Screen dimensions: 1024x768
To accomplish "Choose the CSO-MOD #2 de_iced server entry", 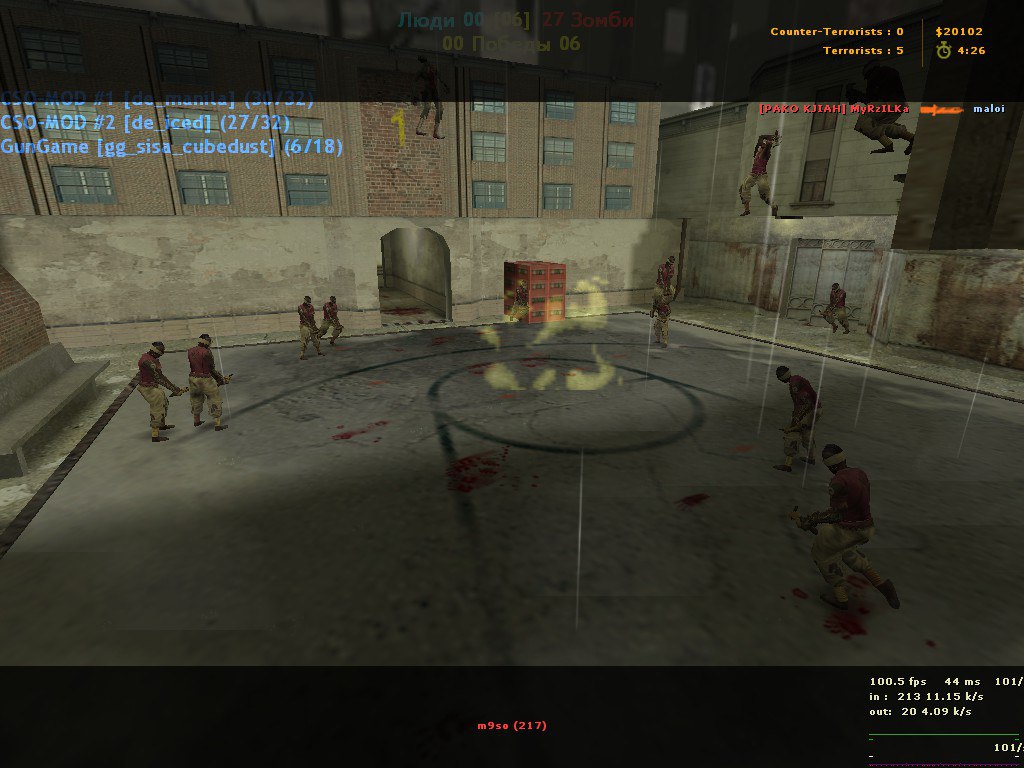I will pos(145,123).
